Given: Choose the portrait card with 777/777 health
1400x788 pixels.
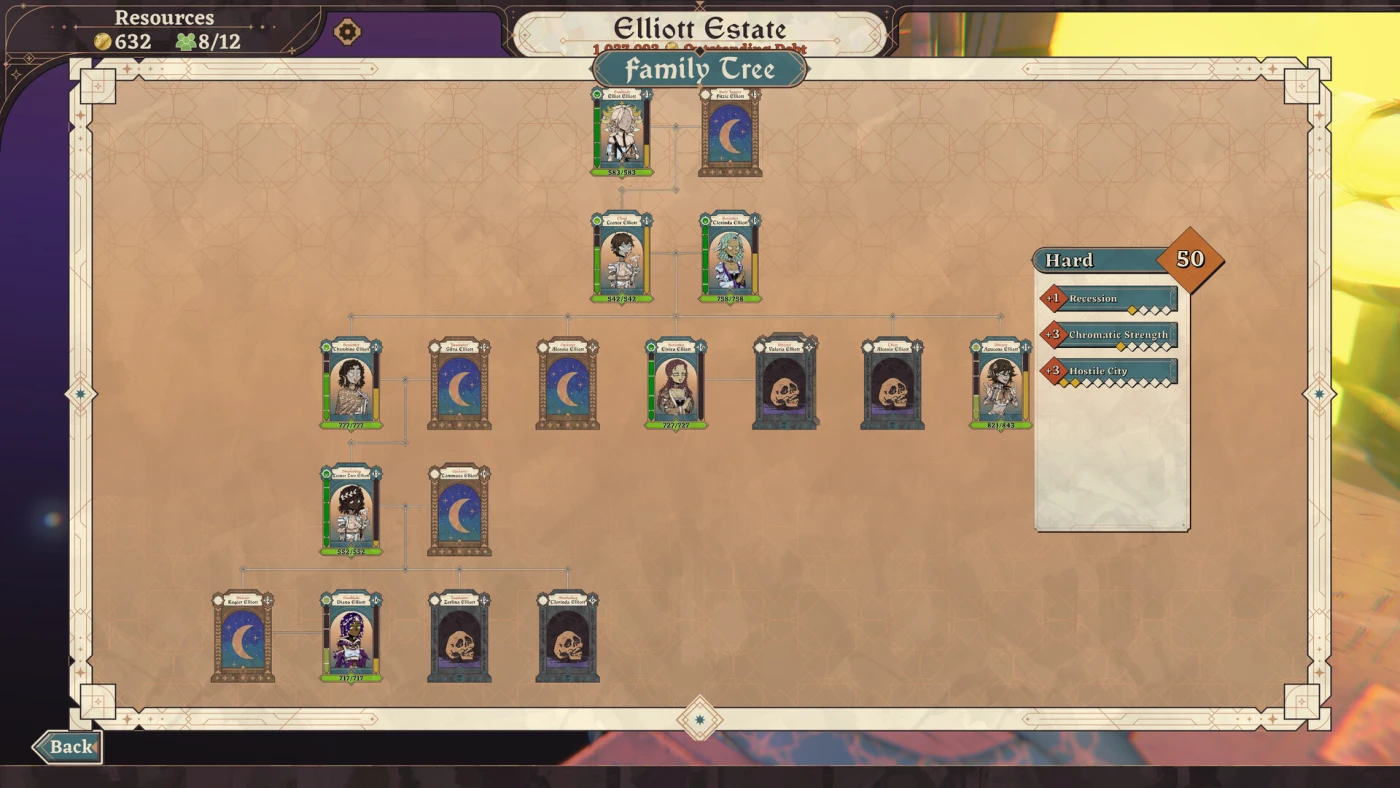Looking at the screenshot, I should (351, 384).
